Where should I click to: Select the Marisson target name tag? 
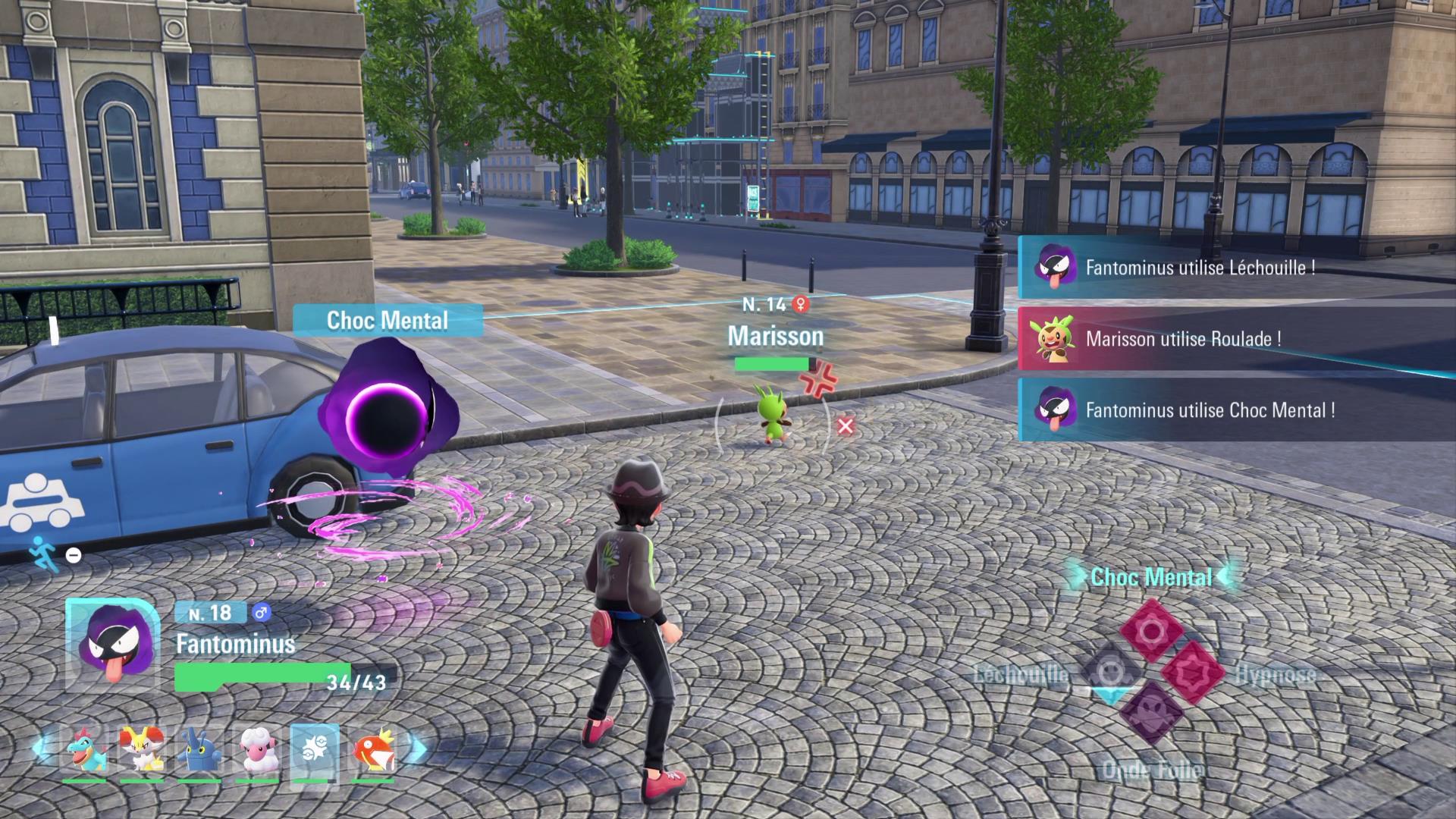775,336
